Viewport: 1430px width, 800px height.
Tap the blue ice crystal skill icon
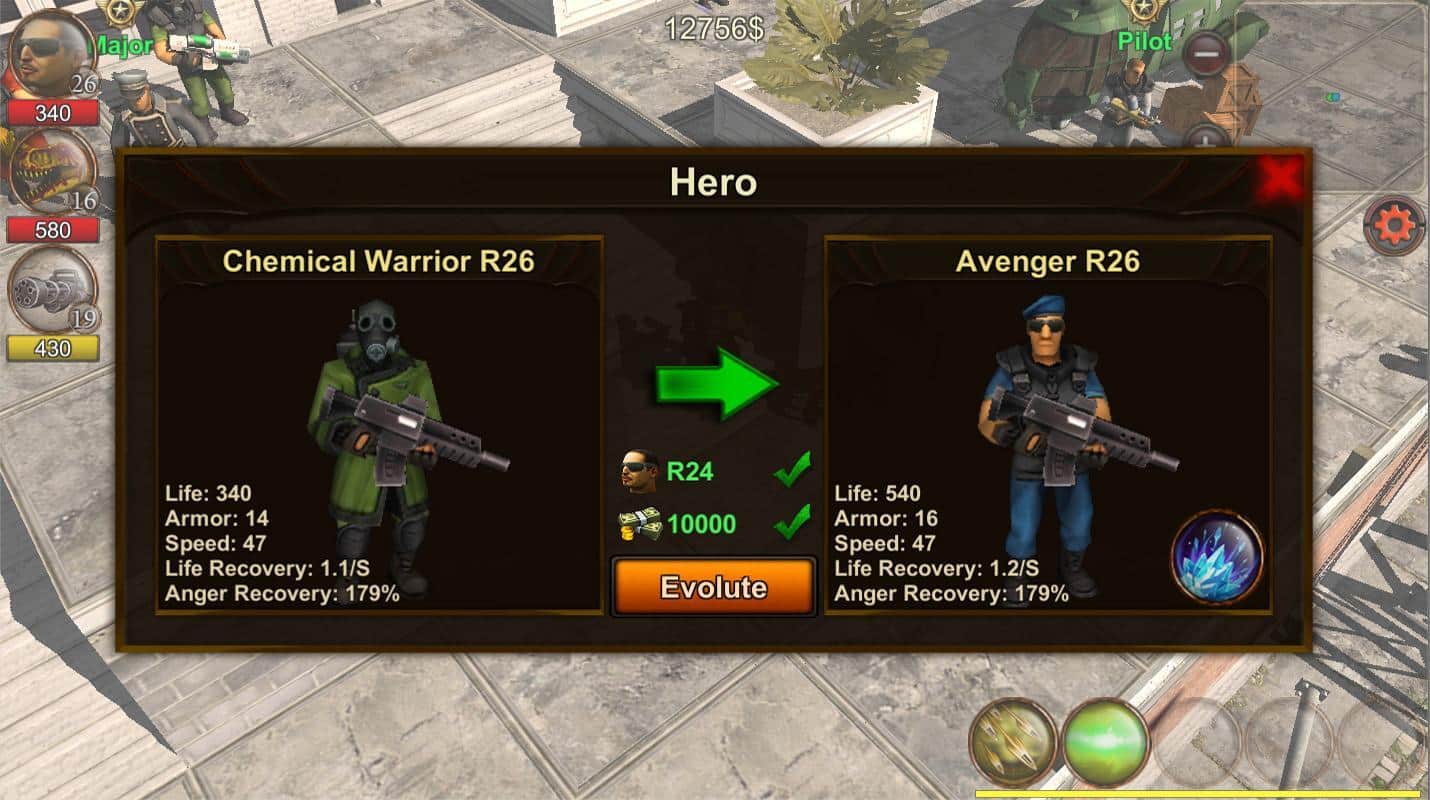[x=1216, y=557]
